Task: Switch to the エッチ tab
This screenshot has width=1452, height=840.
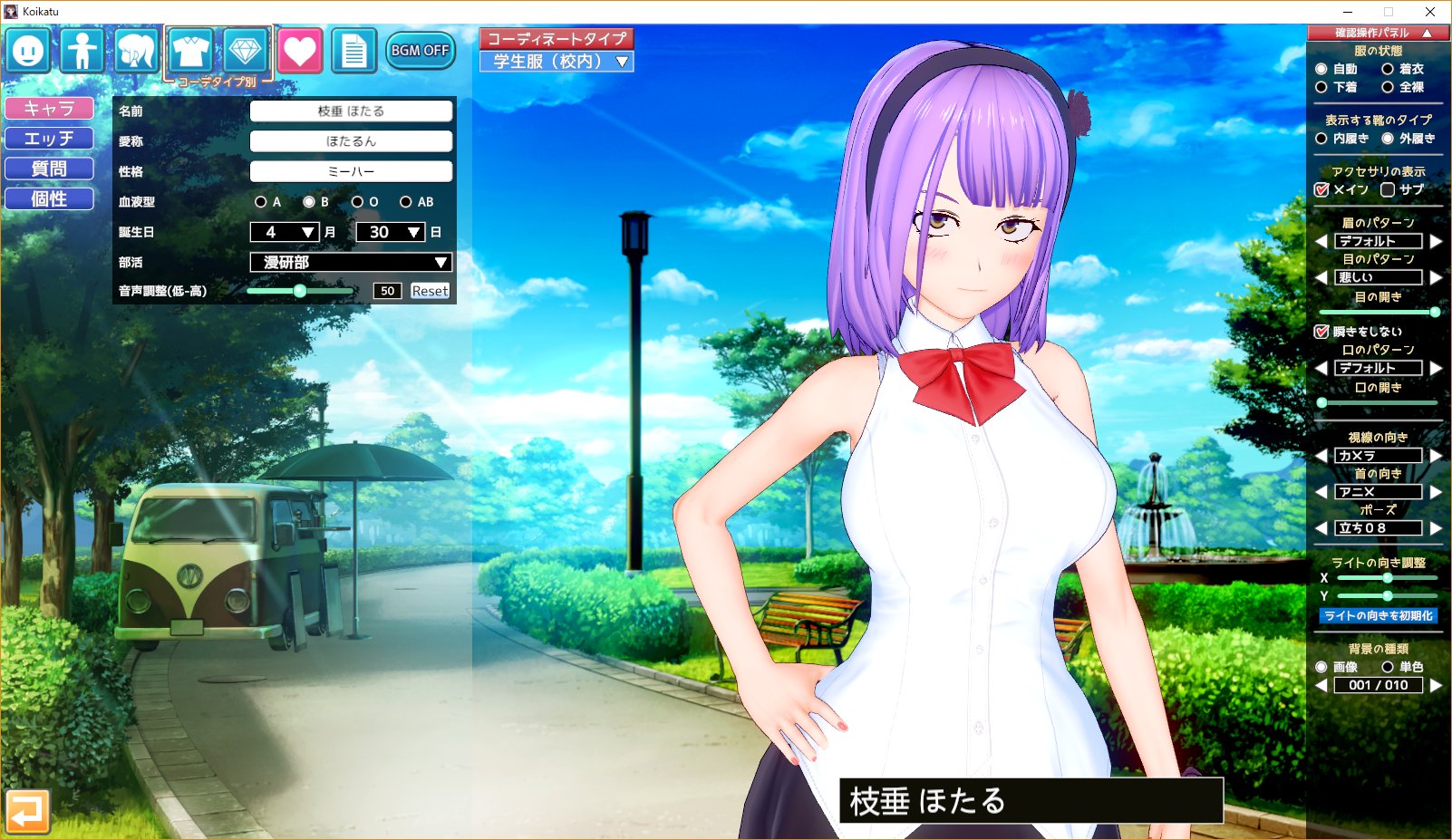Action: coord(50,138)
